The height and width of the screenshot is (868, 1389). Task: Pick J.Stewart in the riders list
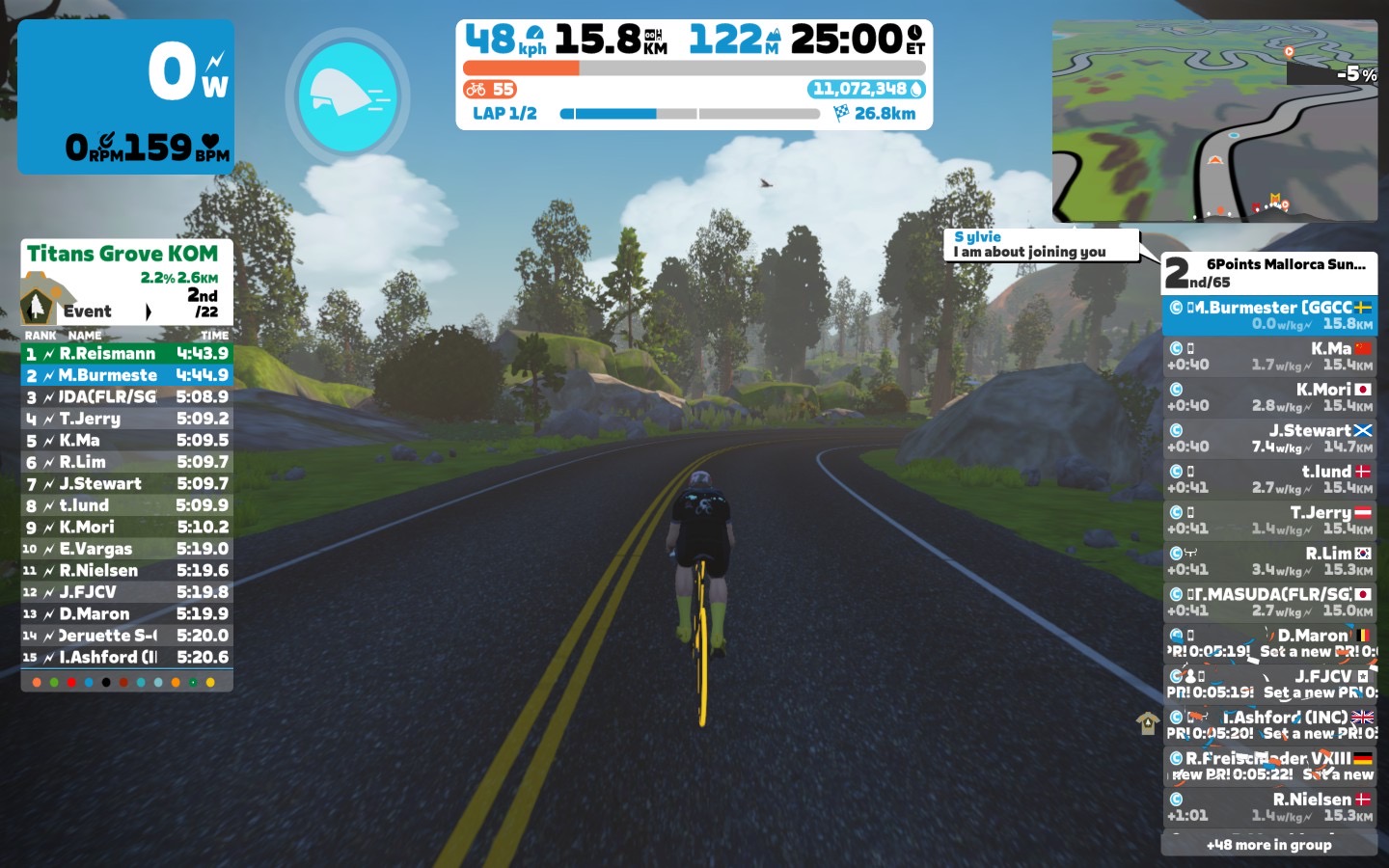(x=1268, y=438)
